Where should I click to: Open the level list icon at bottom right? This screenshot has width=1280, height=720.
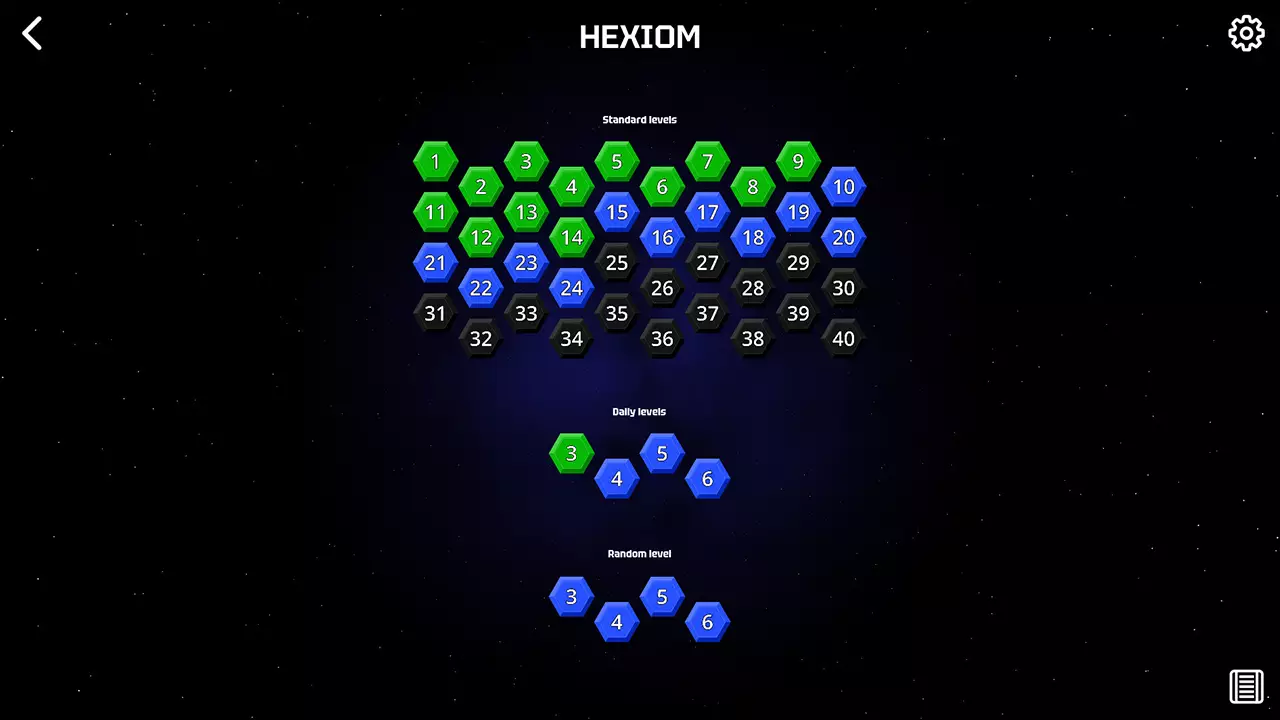(x=1245, y=686)
